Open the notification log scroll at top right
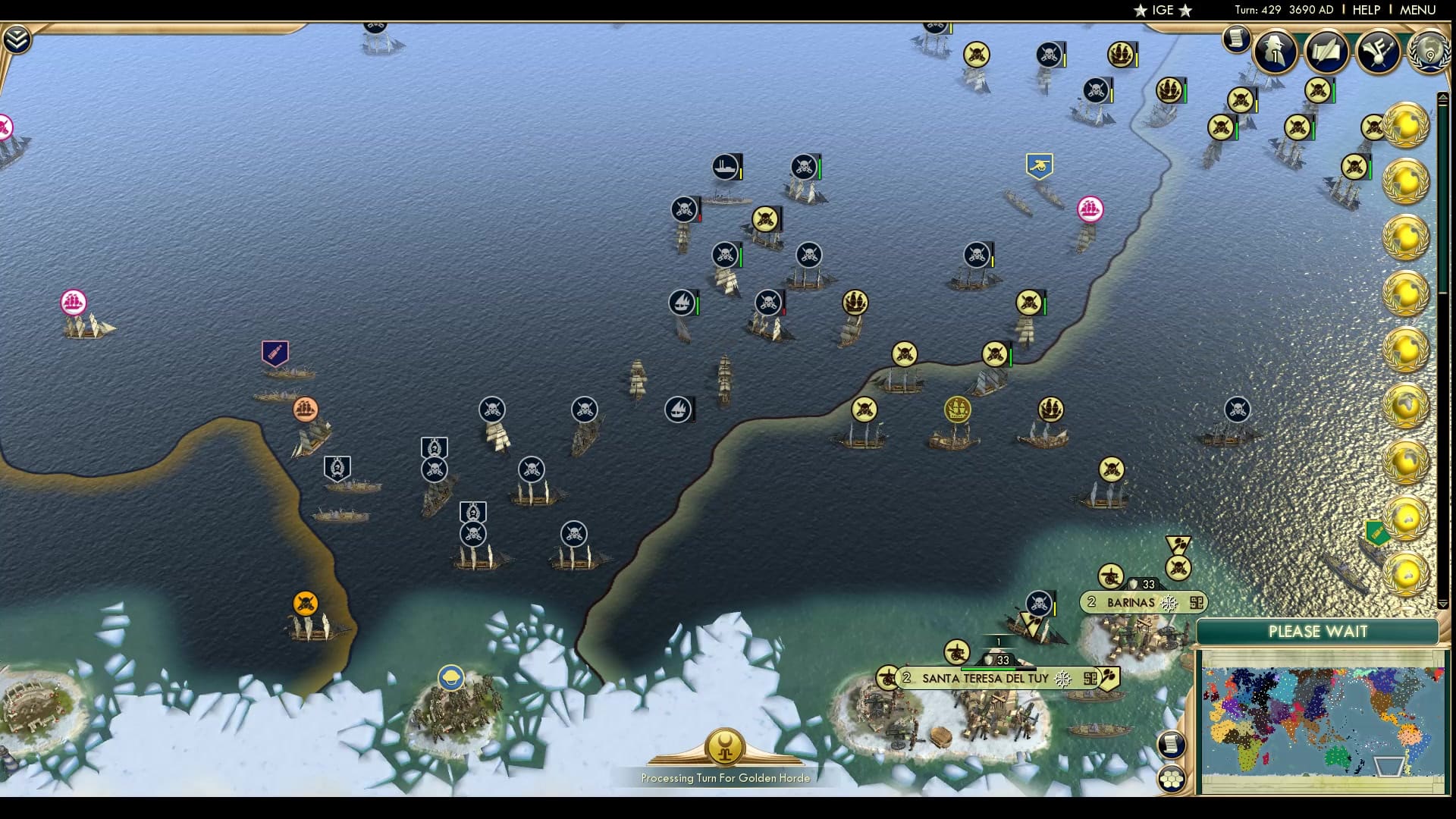The image size is (1456, 819). click(1235, 40)
